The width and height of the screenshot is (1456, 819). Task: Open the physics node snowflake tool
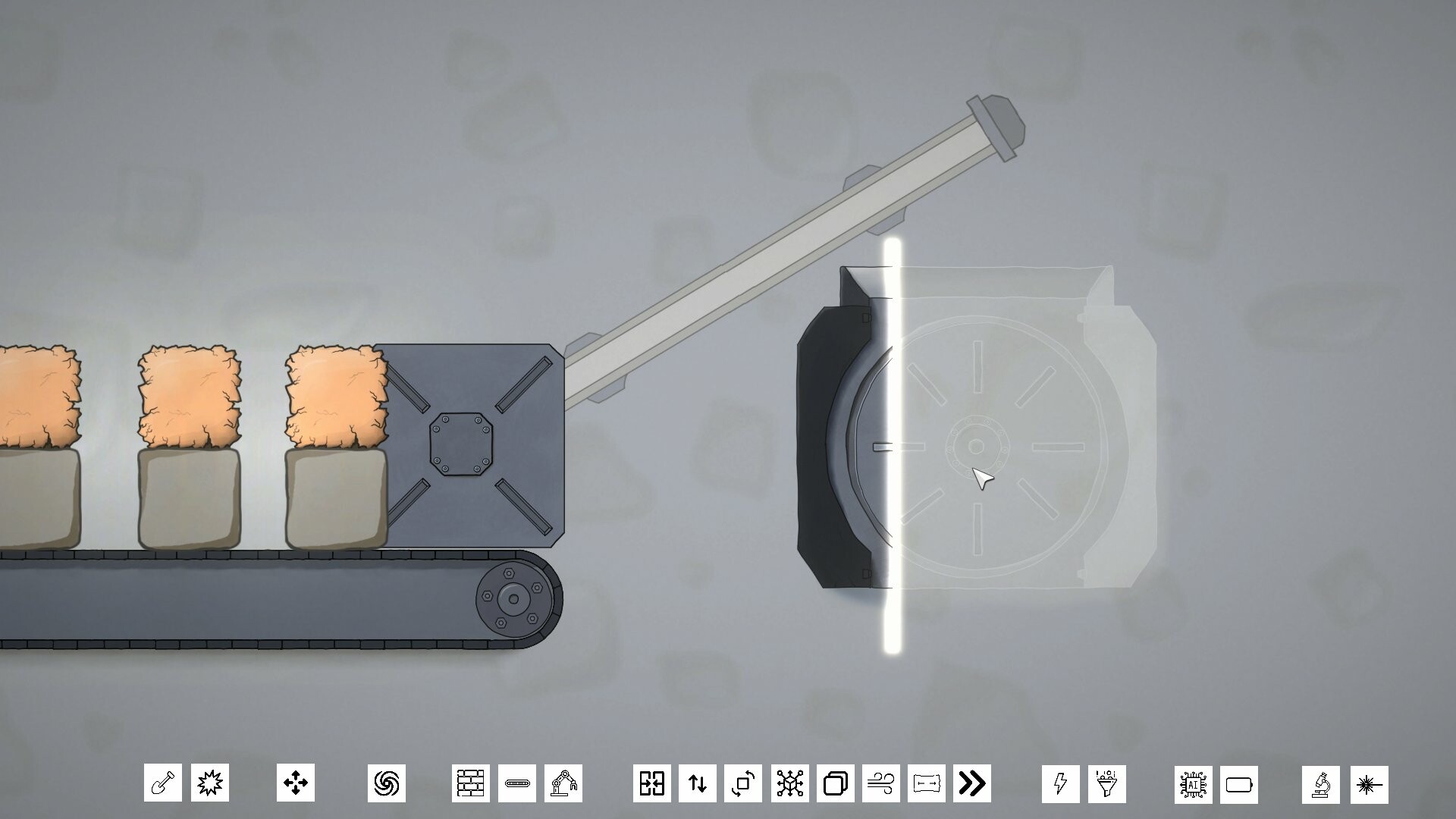point(789,783)
